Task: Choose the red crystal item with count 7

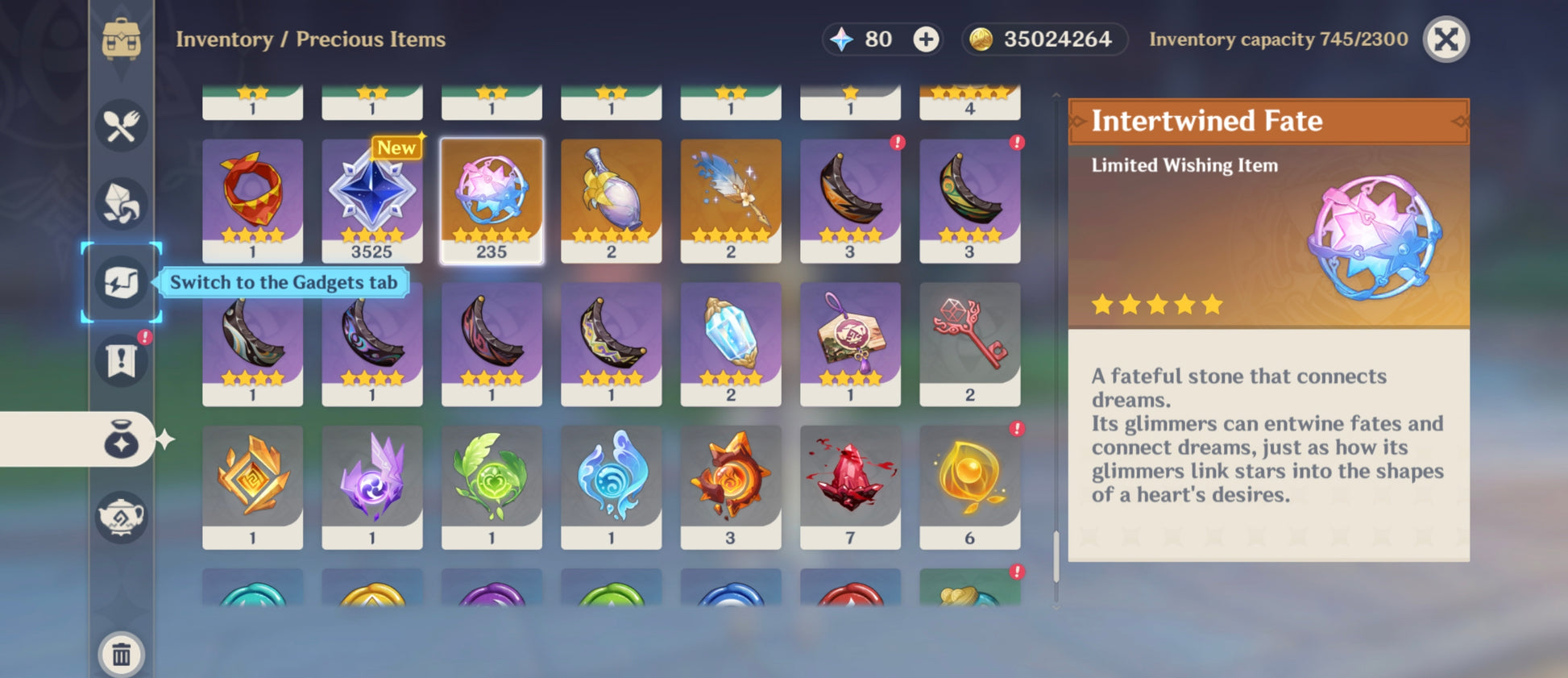Action: pyautogui.click(x=850, y=487)
